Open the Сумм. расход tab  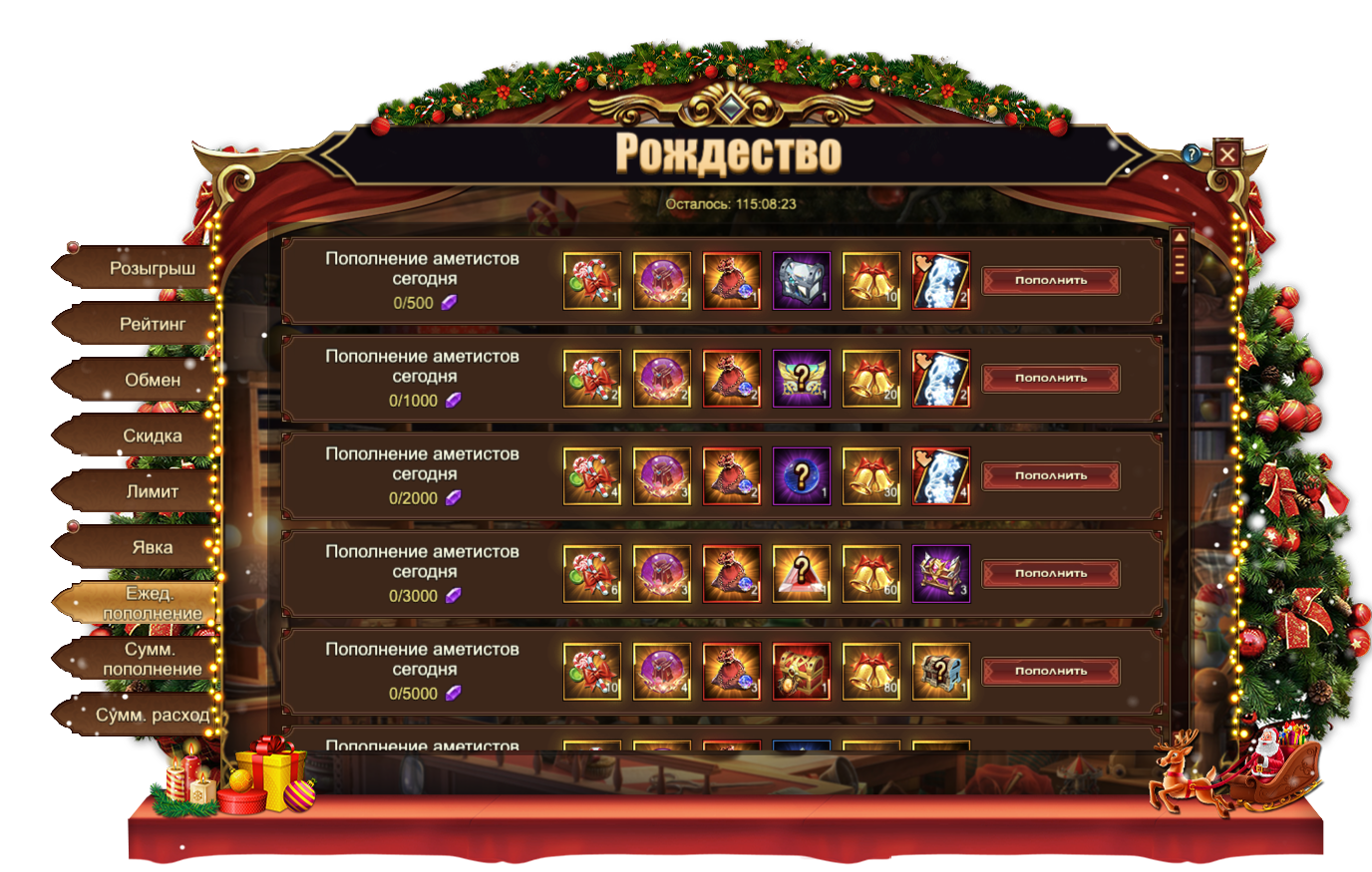coord(152,716)
